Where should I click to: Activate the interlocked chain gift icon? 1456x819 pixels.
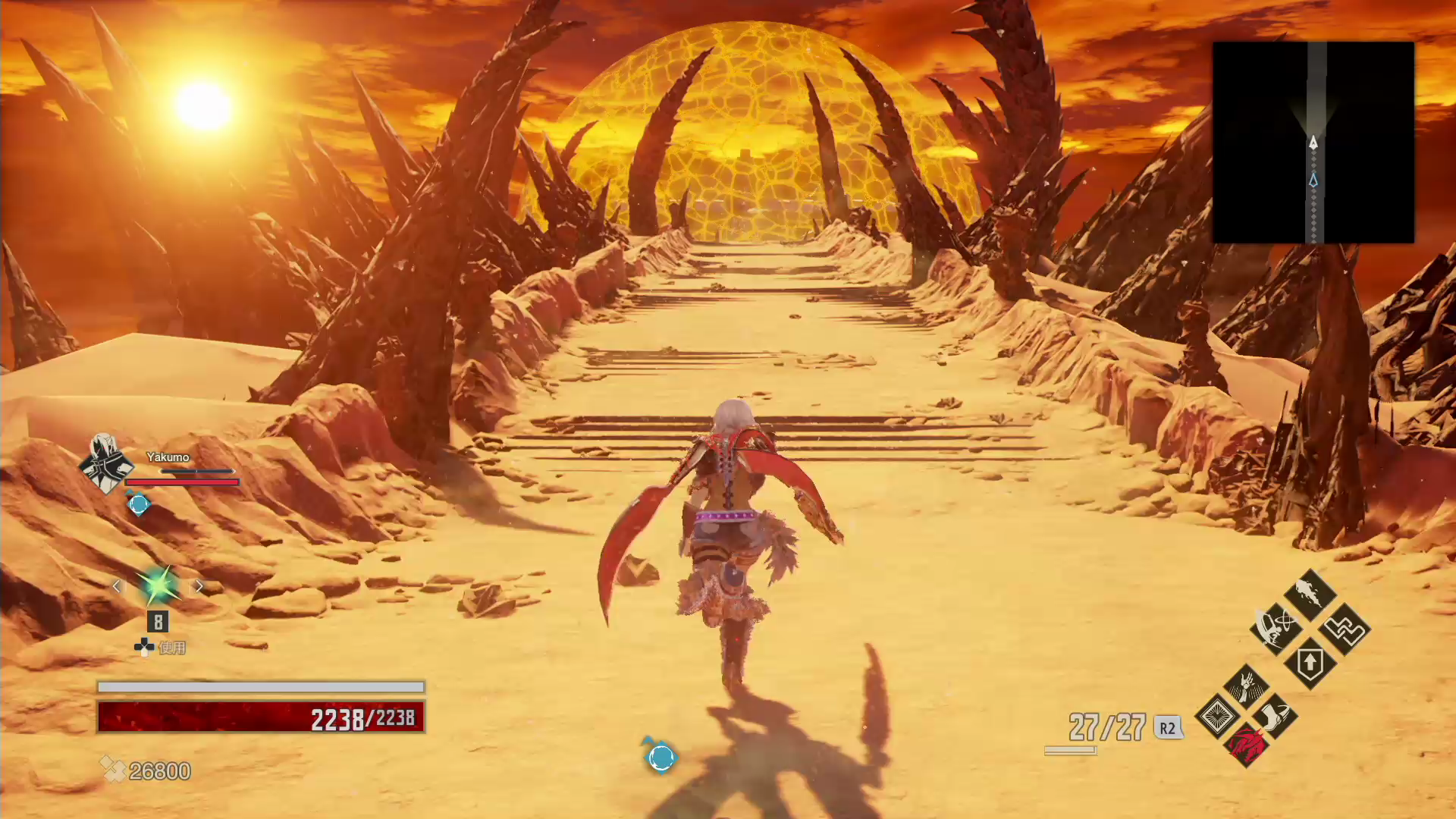tap(1345, 629)
